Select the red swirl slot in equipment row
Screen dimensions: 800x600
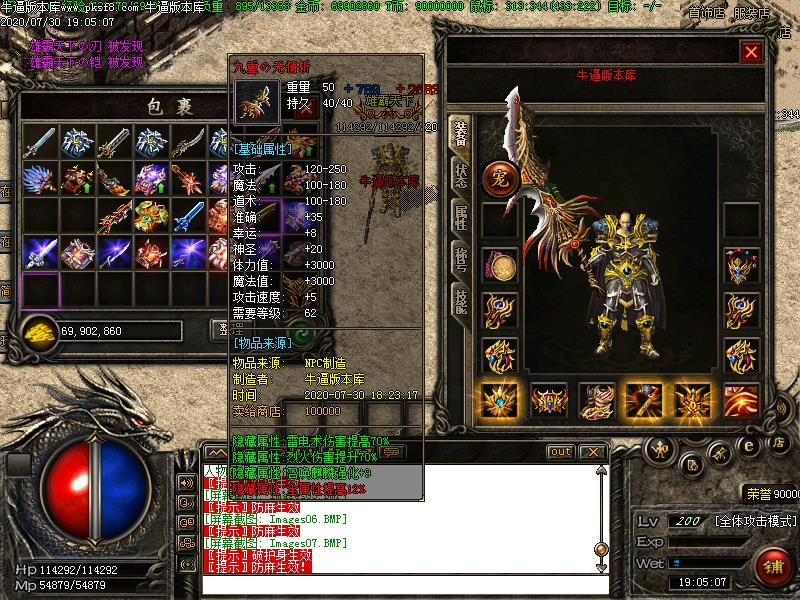(741, 400)
